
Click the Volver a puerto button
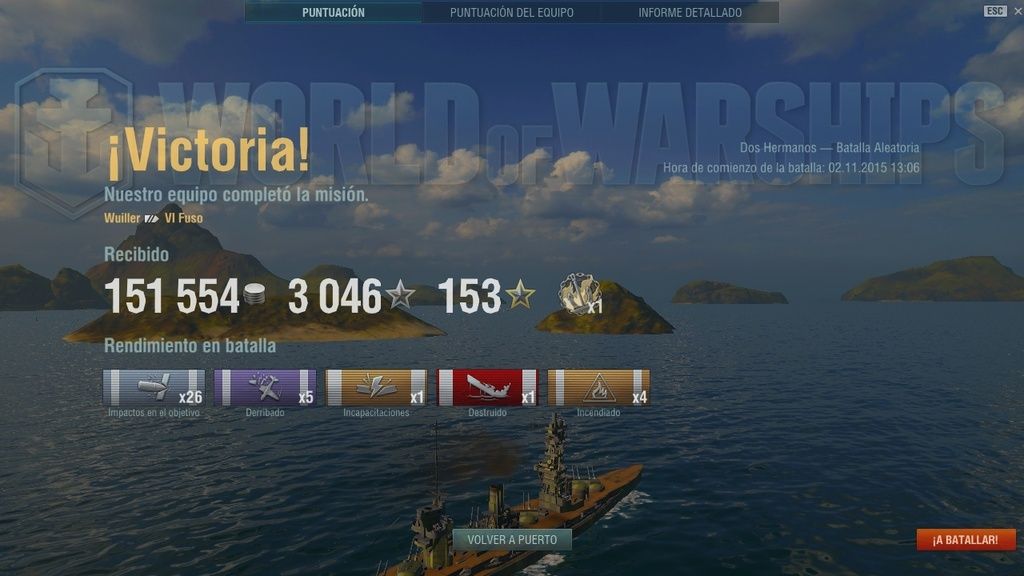pyautogui.click(x=512, y=540)
